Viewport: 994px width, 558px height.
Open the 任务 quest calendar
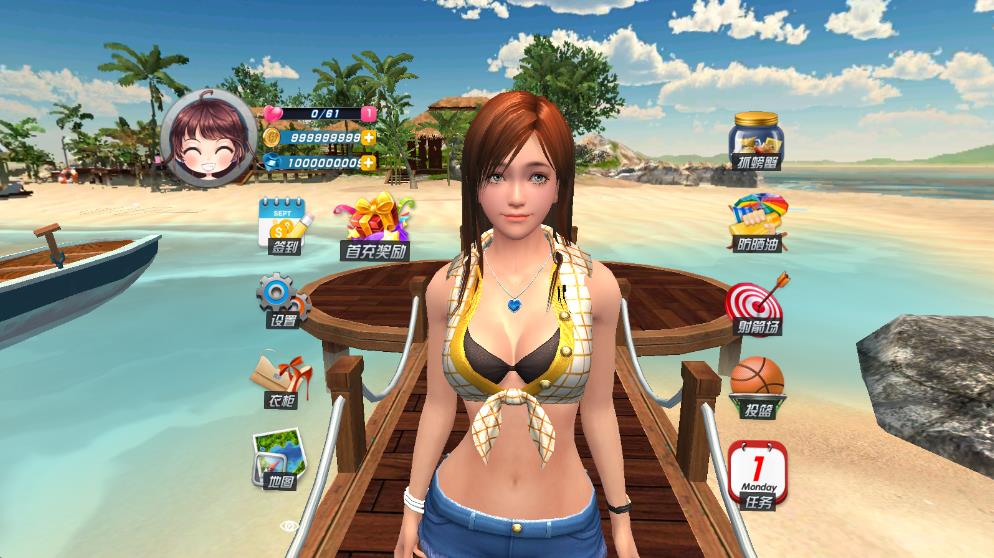757,475
